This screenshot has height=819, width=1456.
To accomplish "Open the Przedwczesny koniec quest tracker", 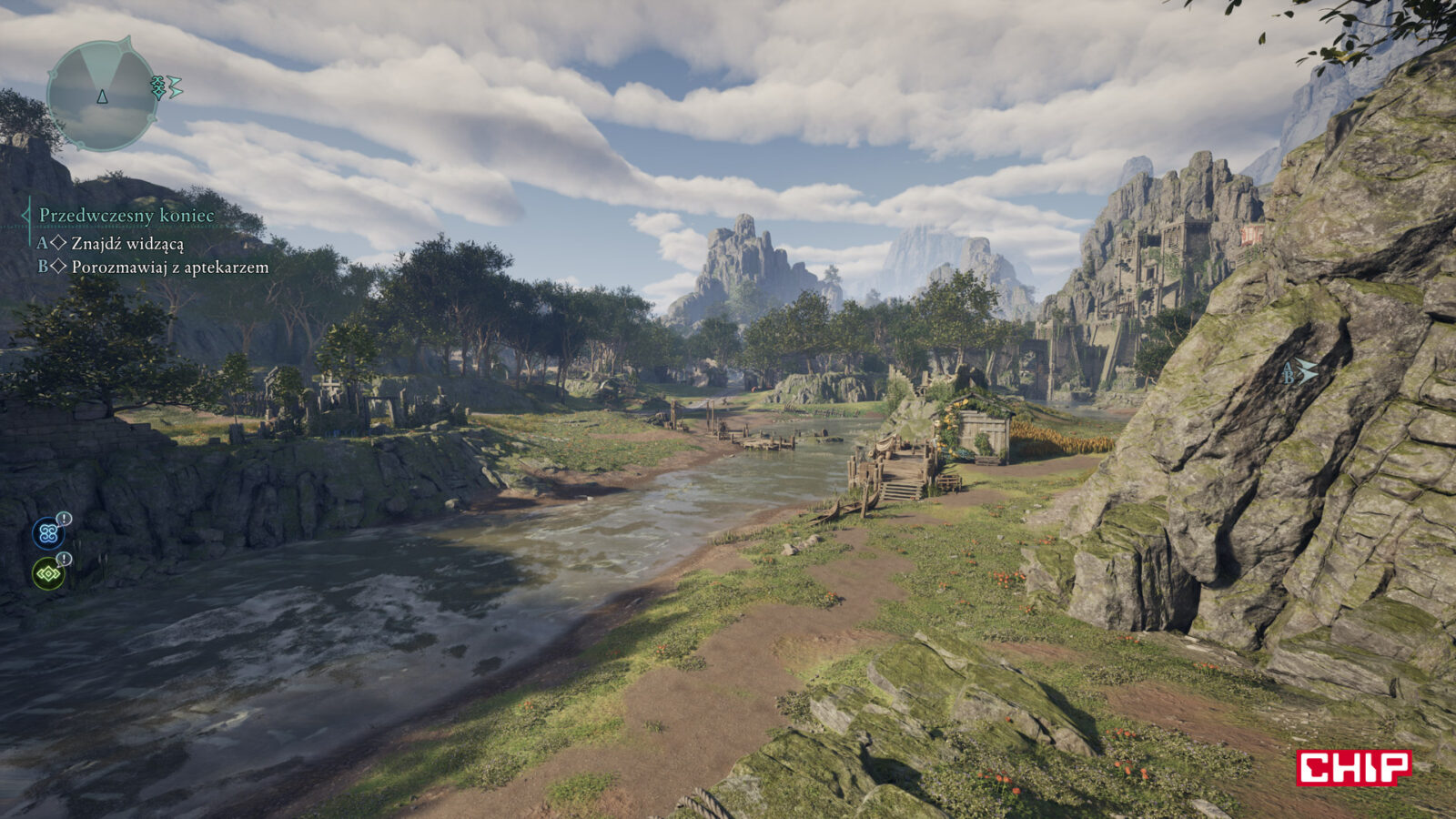I will [126, 216].
